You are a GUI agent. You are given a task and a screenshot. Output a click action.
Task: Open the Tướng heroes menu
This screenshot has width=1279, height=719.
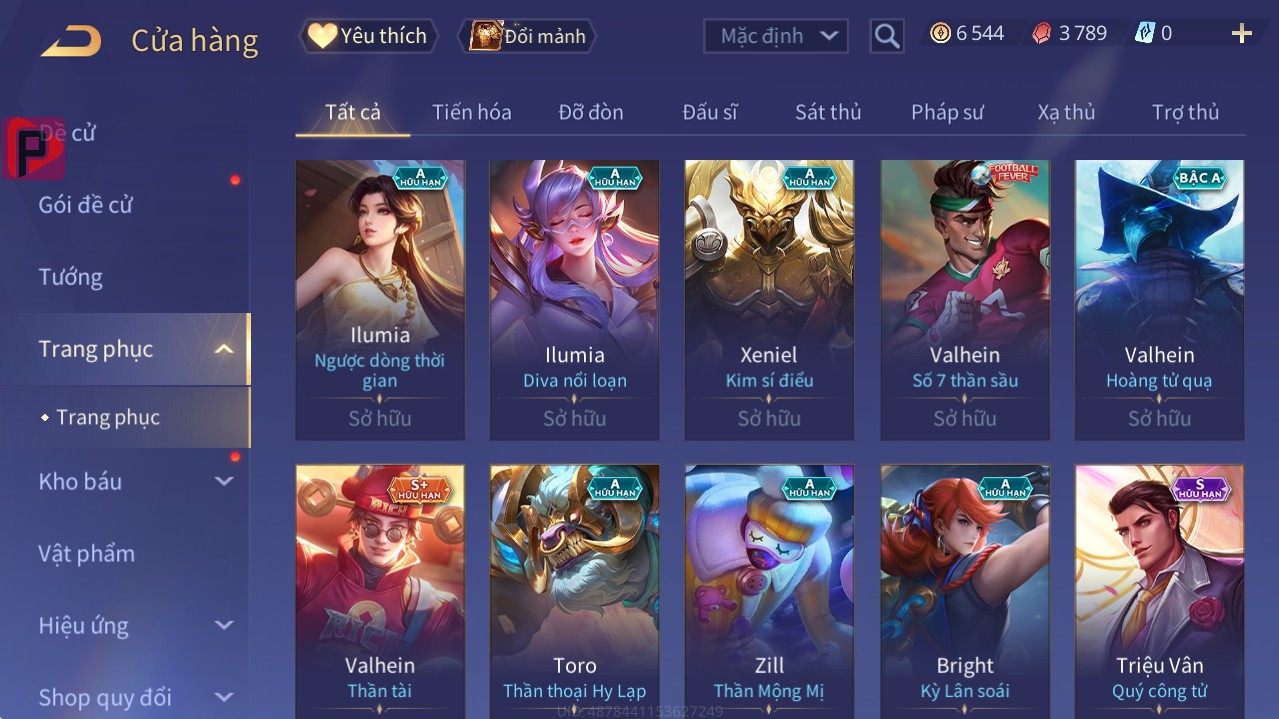[71, 277]
